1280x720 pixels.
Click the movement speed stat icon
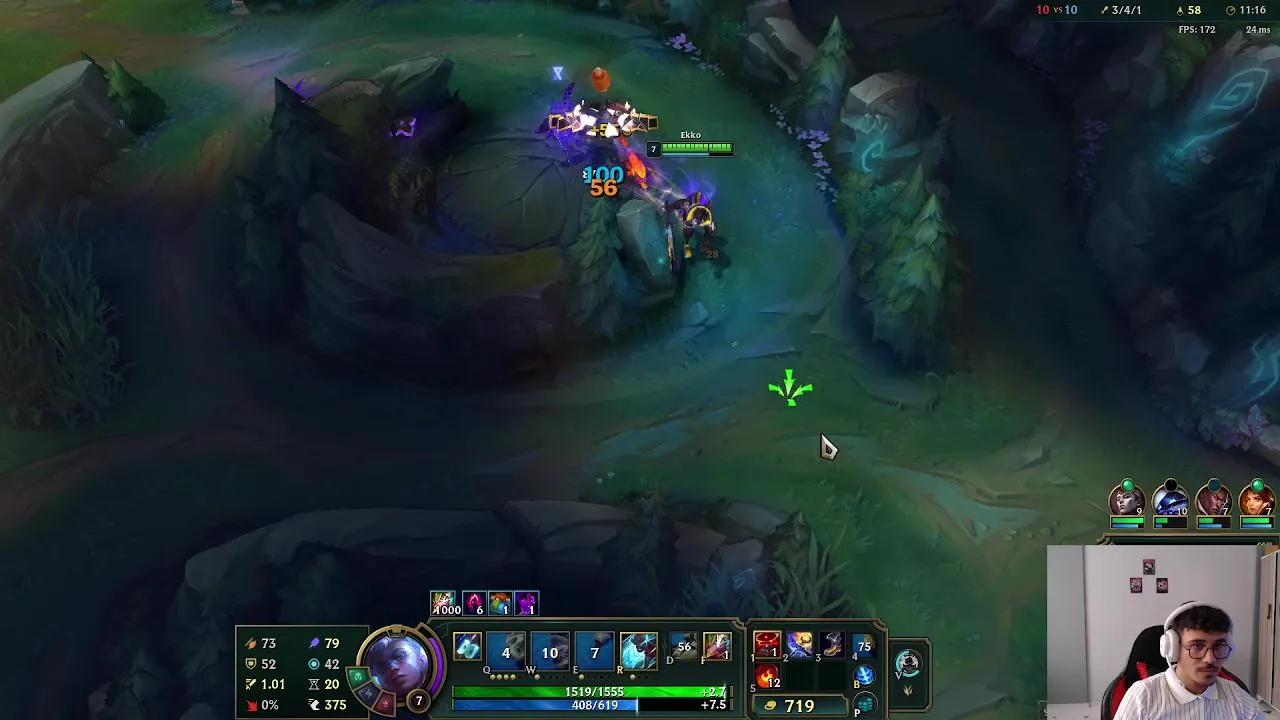[313, 705]
